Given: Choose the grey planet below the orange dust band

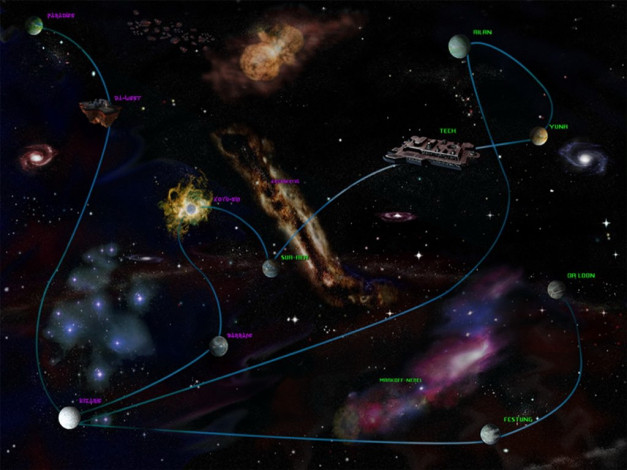Looking at the screenshot, I should point(270,268).
